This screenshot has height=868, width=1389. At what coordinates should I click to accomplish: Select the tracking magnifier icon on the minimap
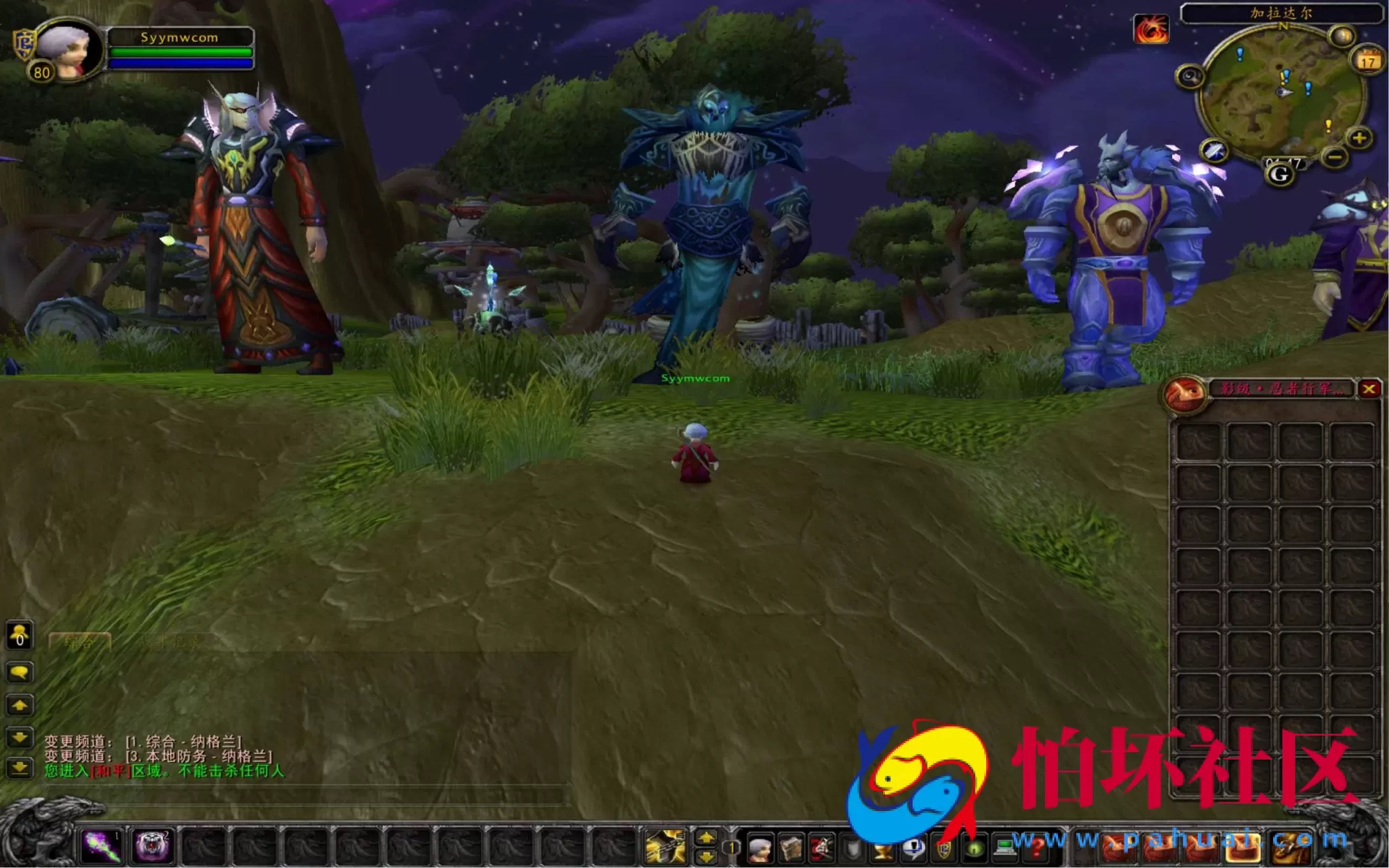[x=1190, y=76]
